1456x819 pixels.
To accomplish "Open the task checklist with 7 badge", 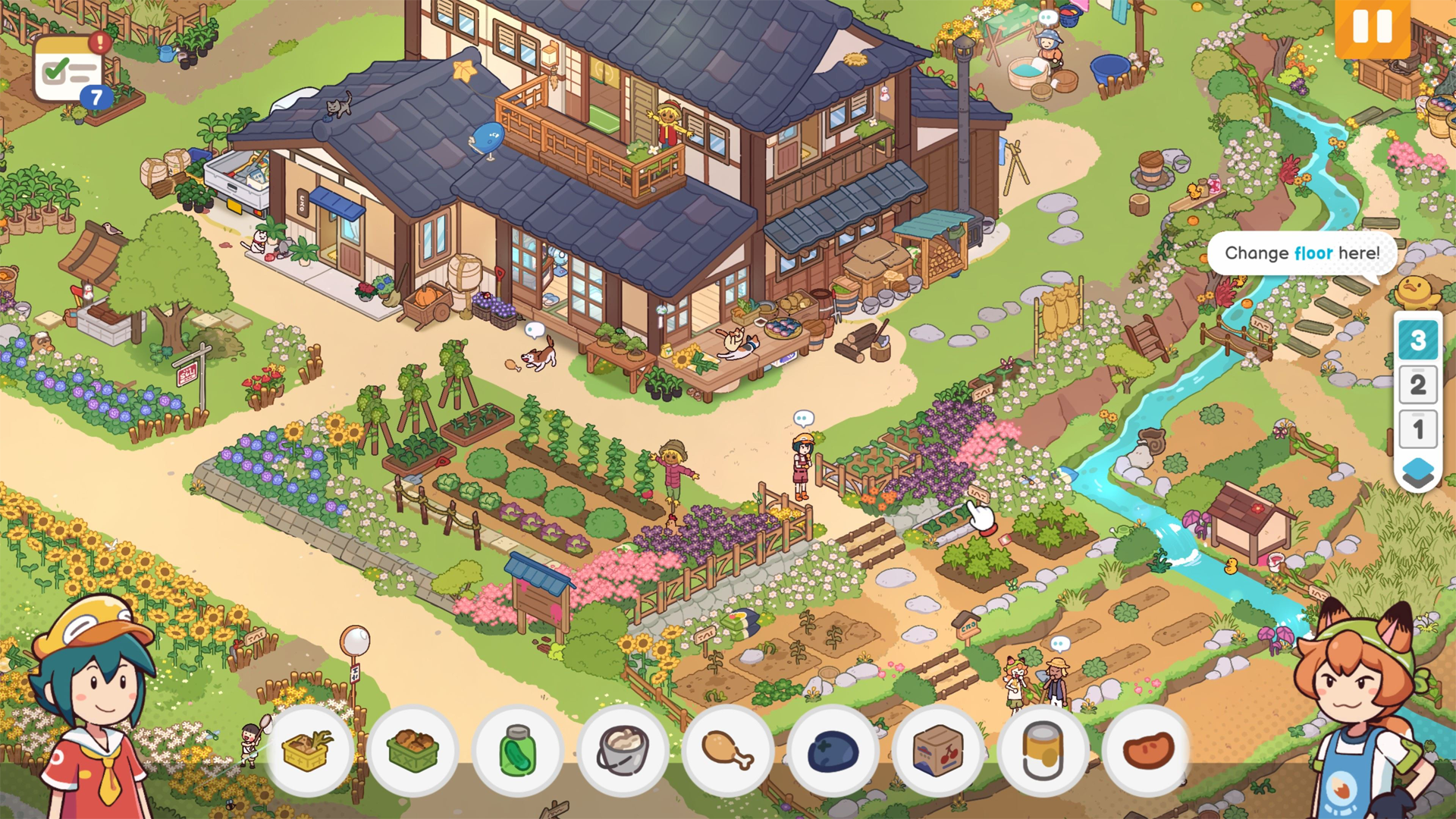I will 69,71.
